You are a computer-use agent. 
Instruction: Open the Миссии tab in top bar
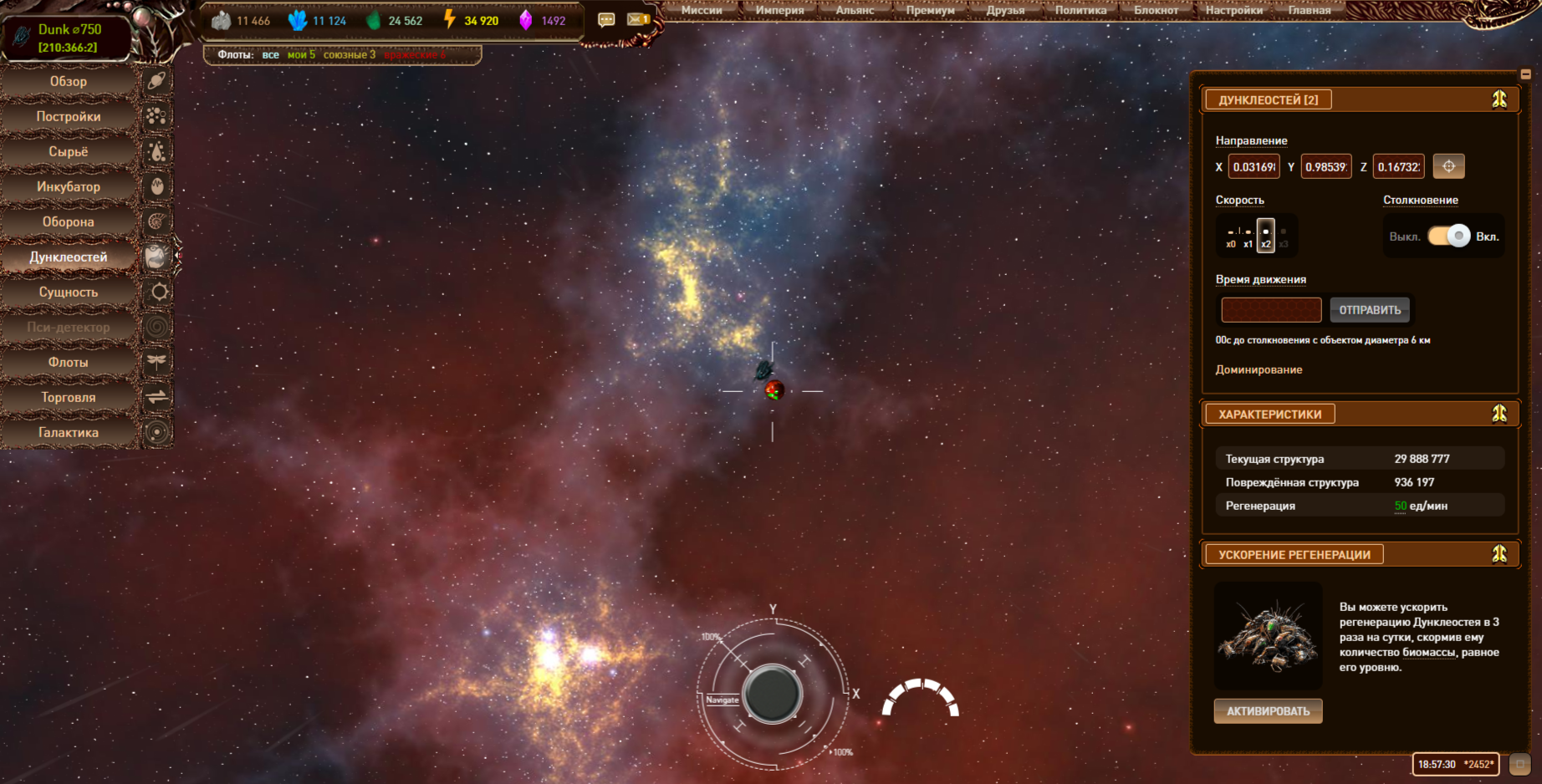(701, 10)
